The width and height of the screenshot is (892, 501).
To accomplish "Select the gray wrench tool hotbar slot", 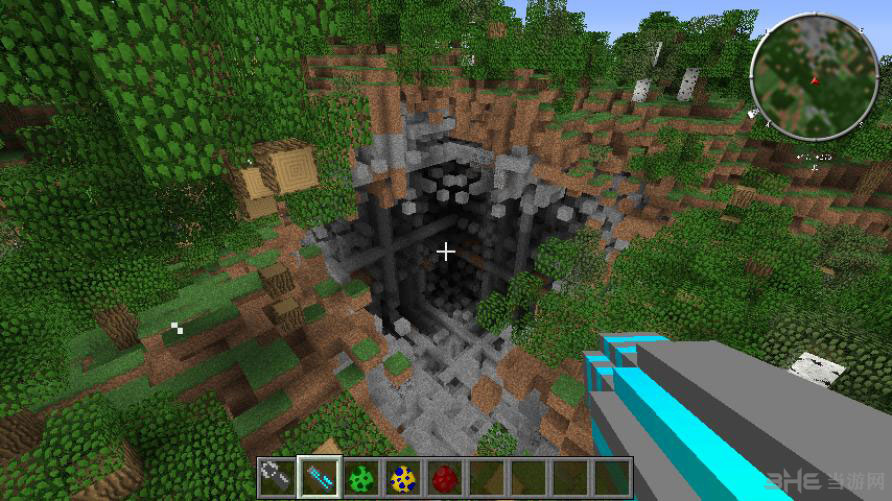I will click(x=278, y=477).
